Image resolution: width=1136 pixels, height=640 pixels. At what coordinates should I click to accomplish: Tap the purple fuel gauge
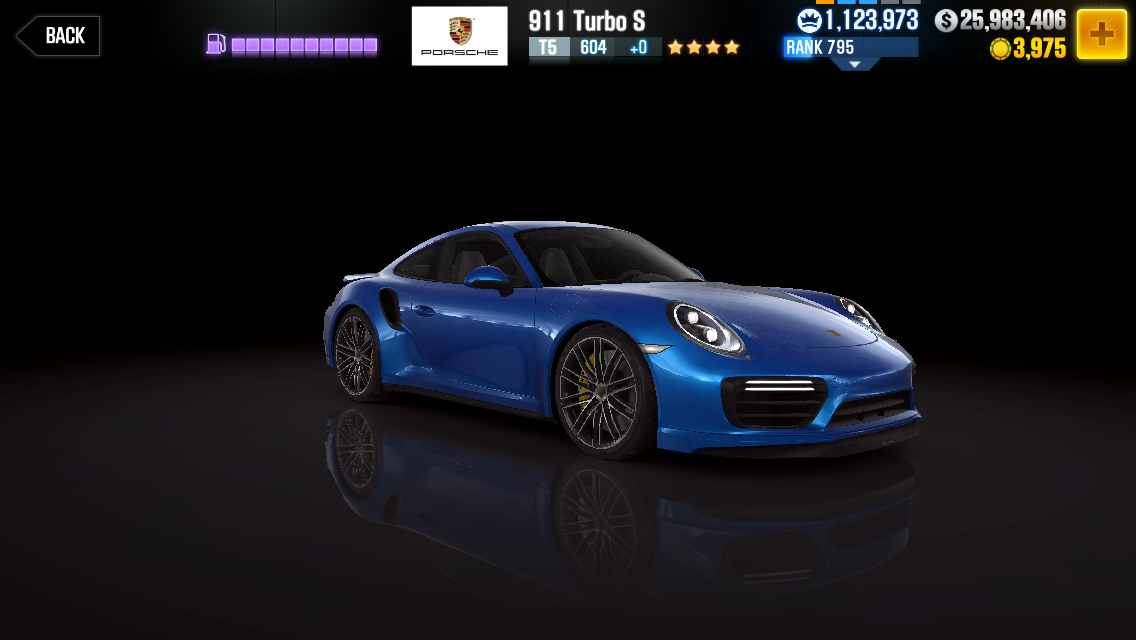[x=292, y=45]
